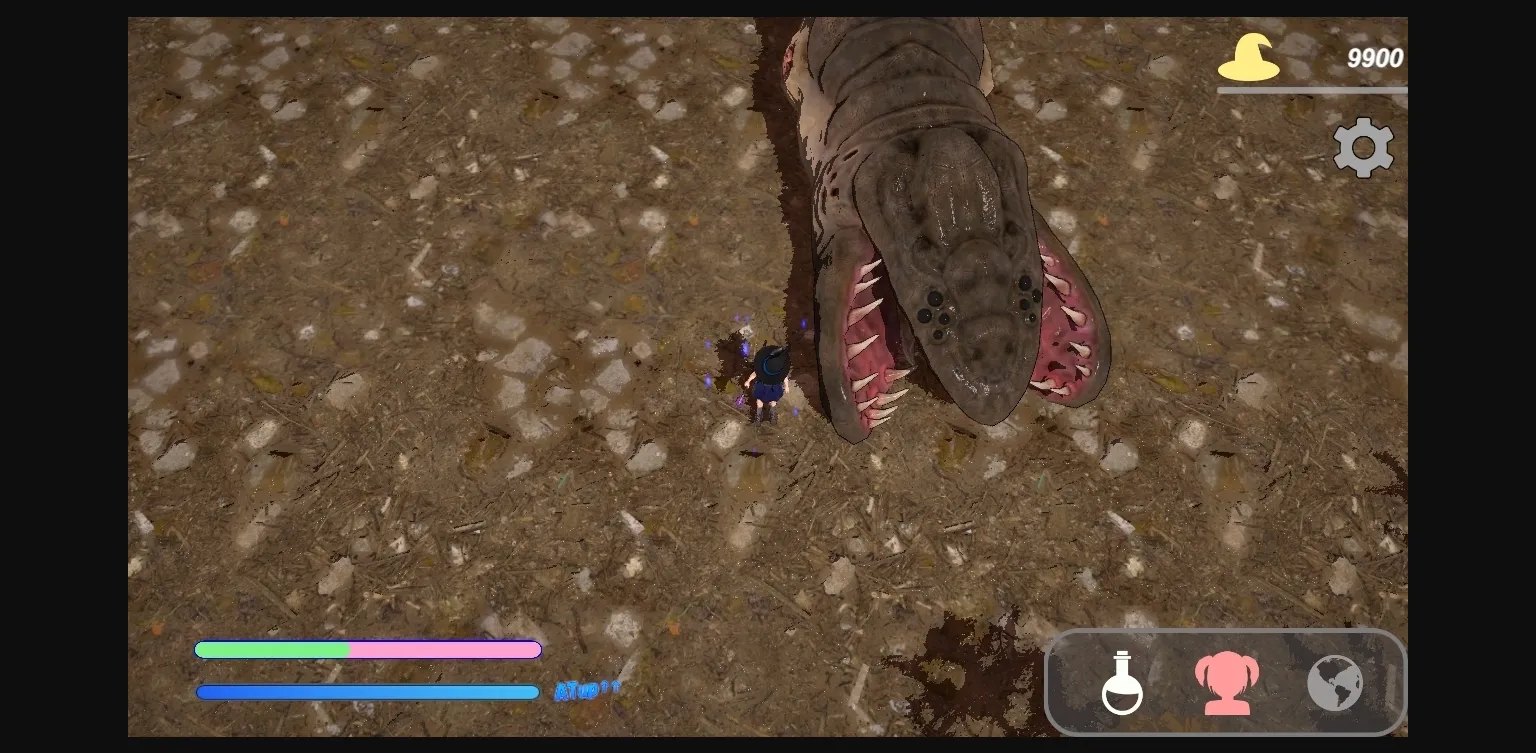Open the gear settings menu
The width and height of the screenshot is (1536, 753).
pos(1363,148)
